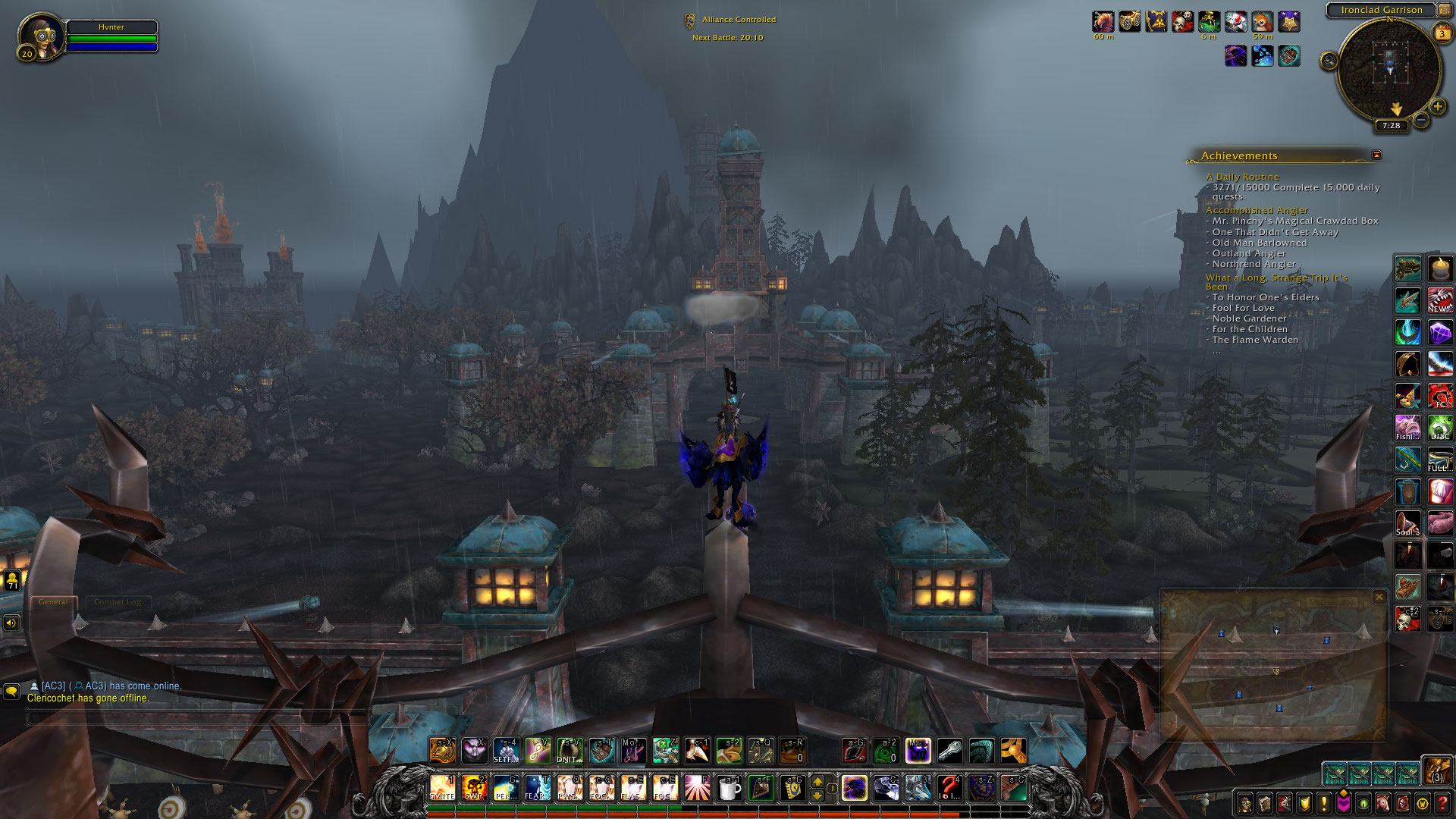Switch to the Combat Log chat tab
Viewport: 1456px width, 819px height.
click(118, 602)
